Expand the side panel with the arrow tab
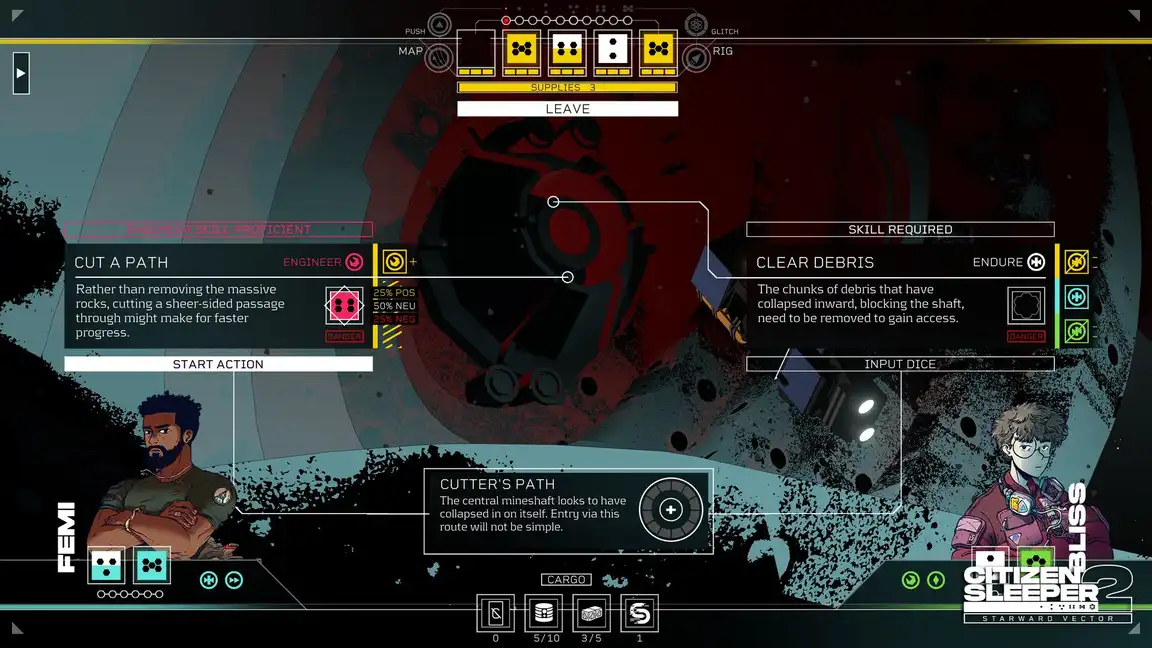Image resolution: width=1152 pixels, height=648 pixels. click(21, 73)
